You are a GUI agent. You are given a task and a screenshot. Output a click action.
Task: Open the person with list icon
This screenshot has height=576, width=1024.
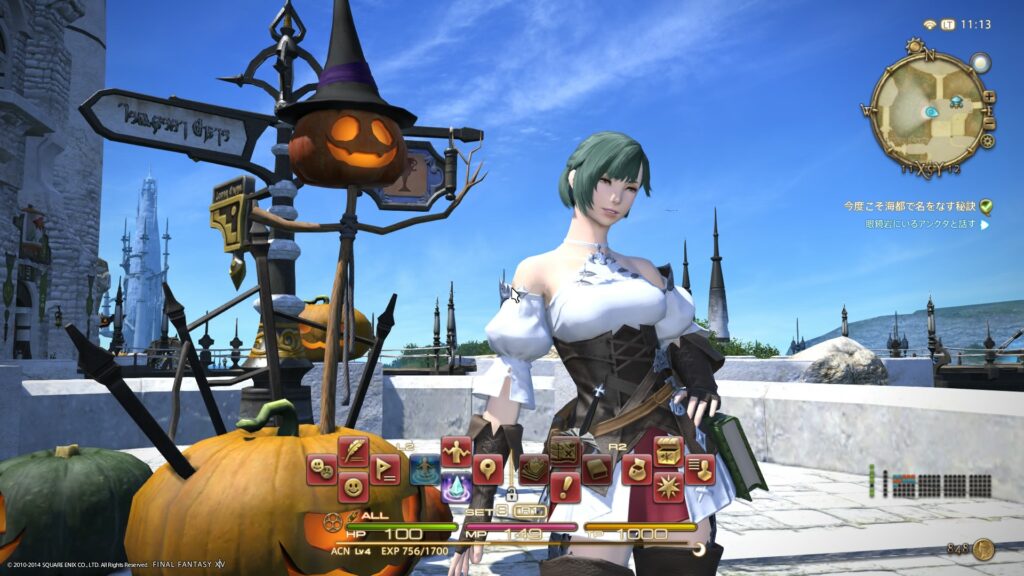point(700,469)
